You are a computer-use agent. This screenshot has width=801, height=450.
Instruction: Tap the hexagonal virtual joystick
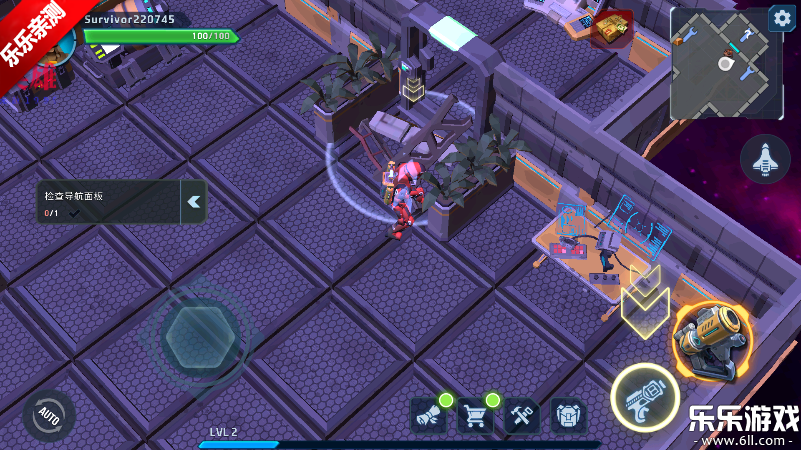point(201,337)
